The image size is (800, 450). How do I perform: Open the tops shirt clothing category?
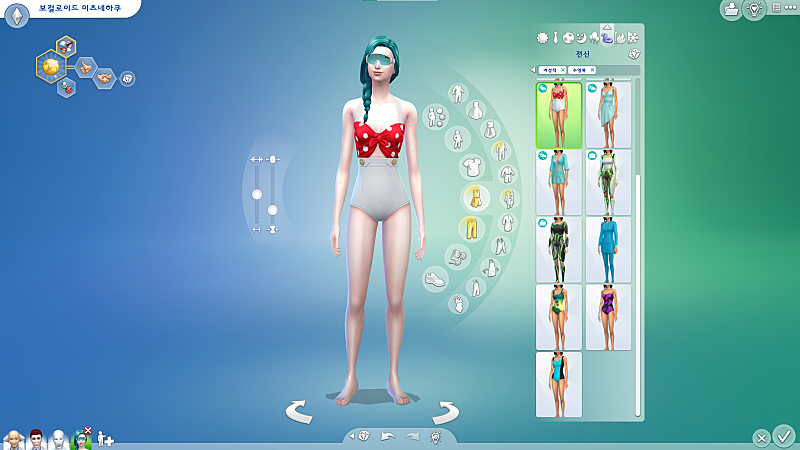470,167
